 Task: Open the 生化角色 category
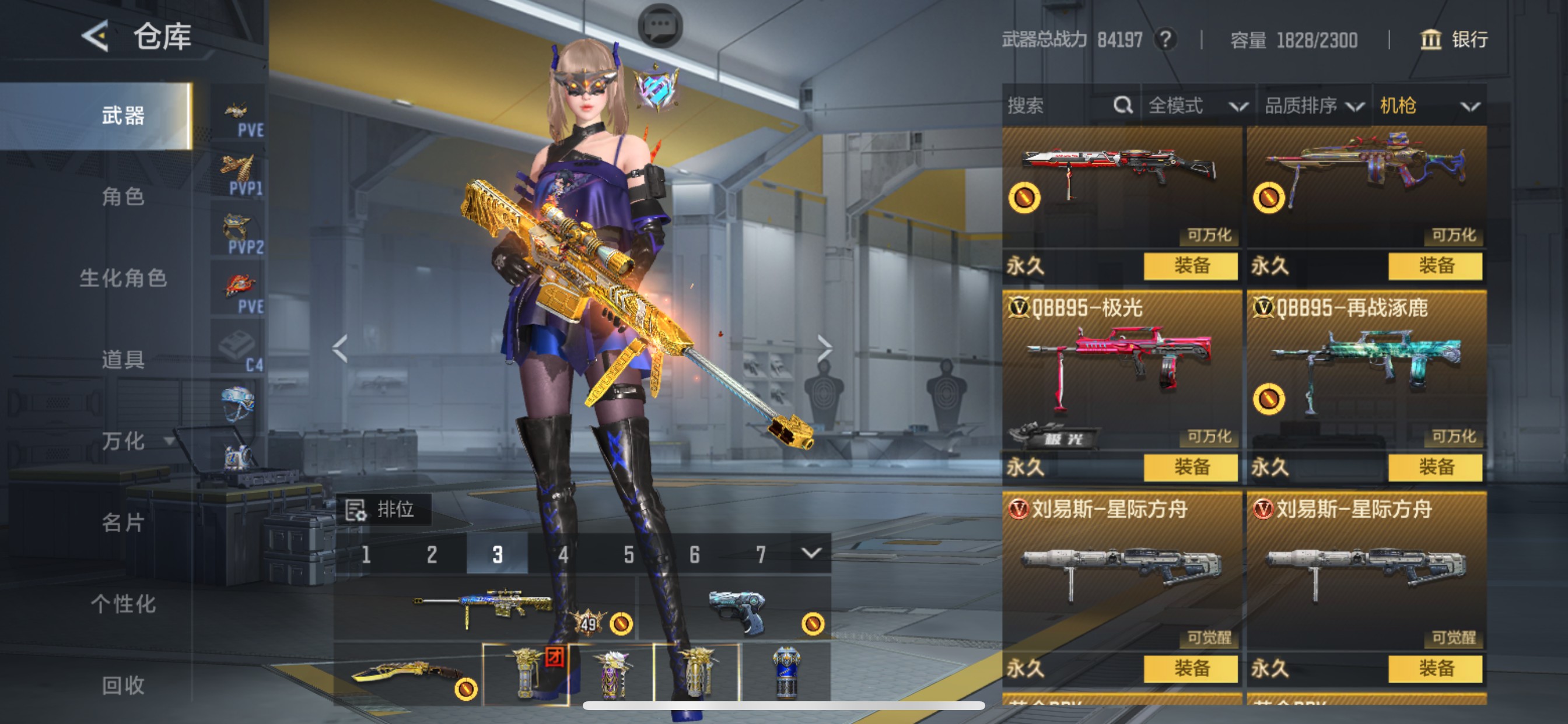[x=123, y=278]
